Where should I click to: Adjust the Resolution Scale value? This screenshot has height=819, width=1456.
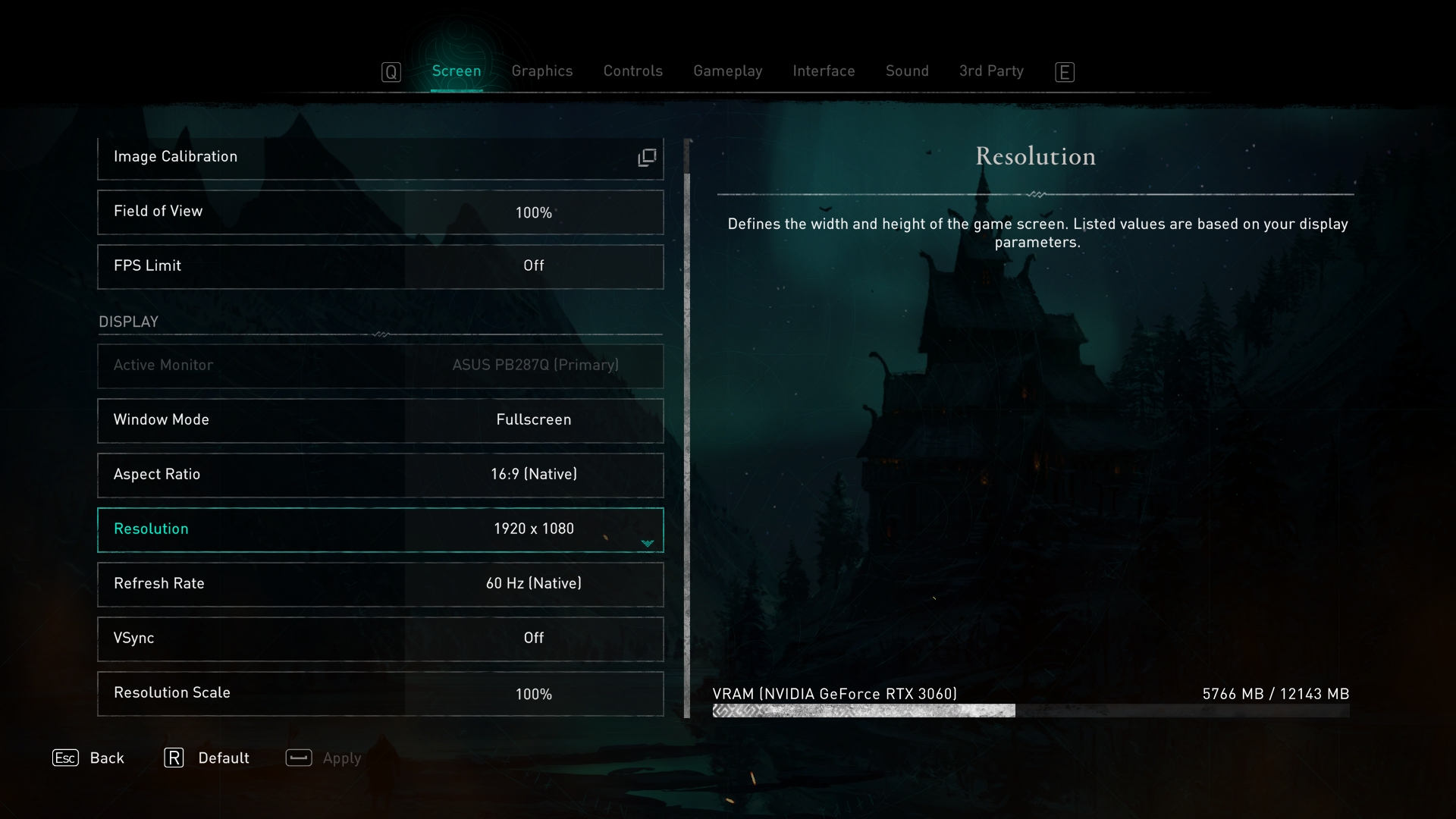380,693
